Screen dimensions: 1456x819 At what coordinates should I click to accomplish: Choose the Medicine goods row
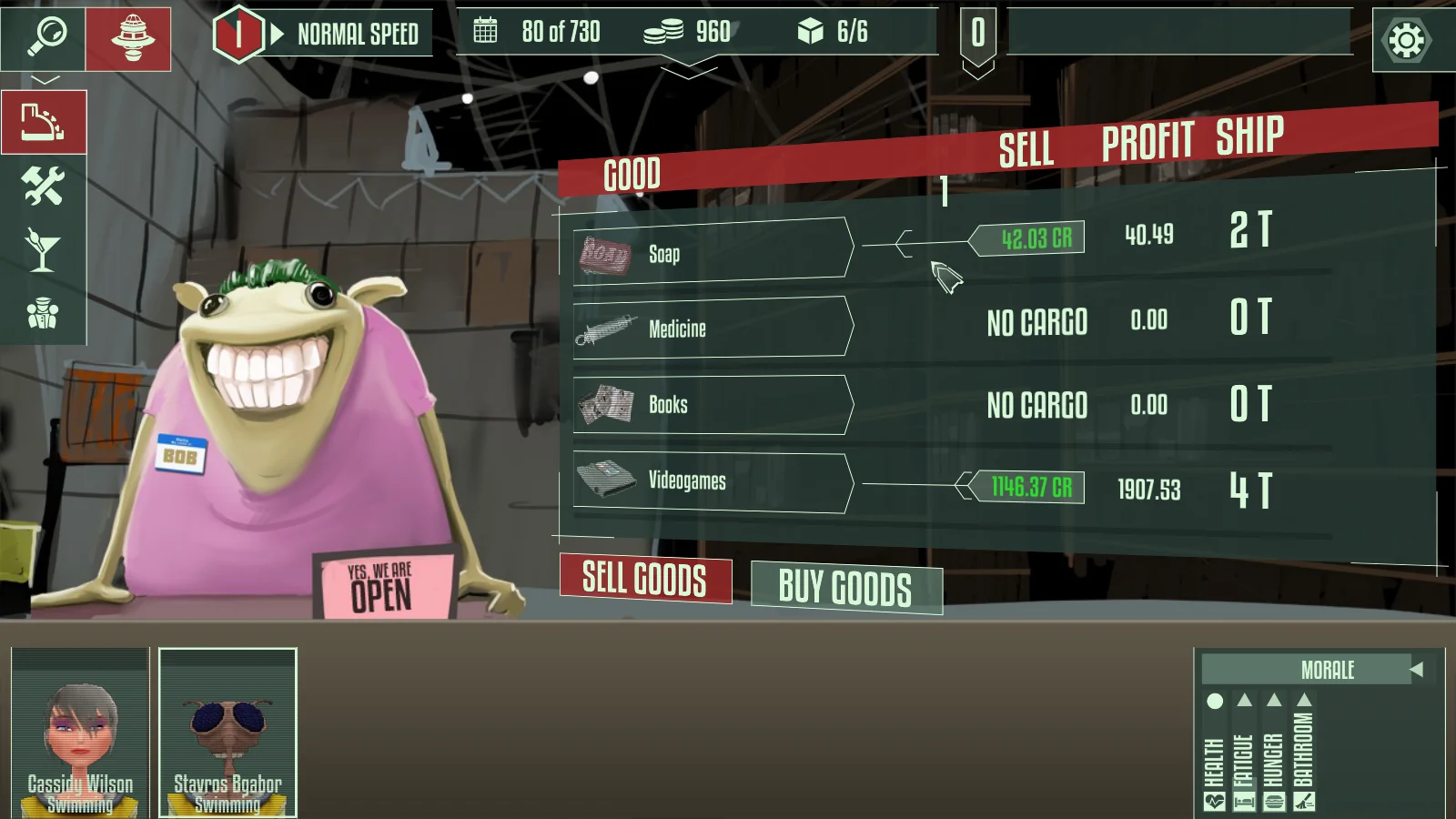713,327
